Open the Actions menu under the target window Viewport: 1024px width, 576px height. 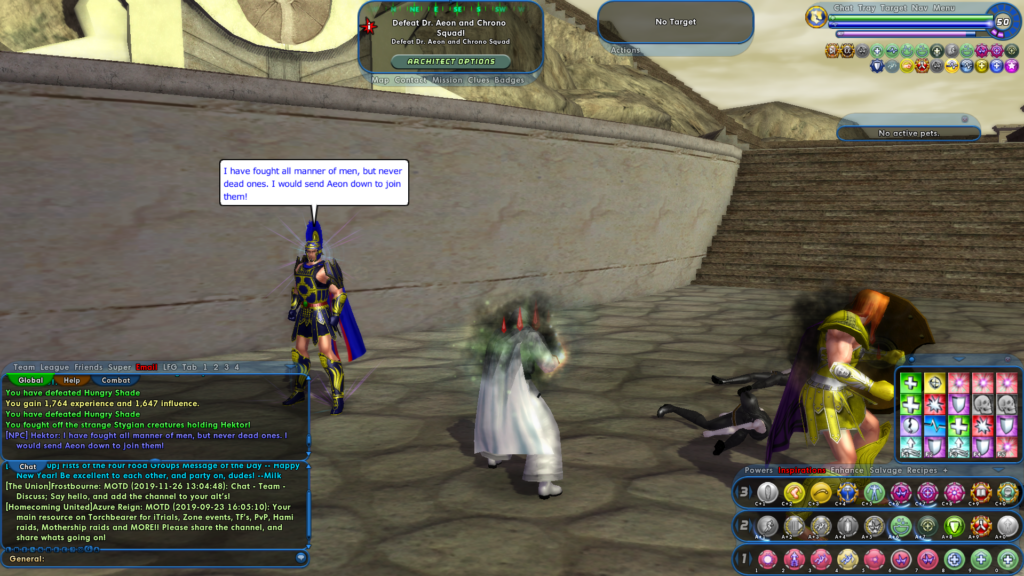[625, 50]
